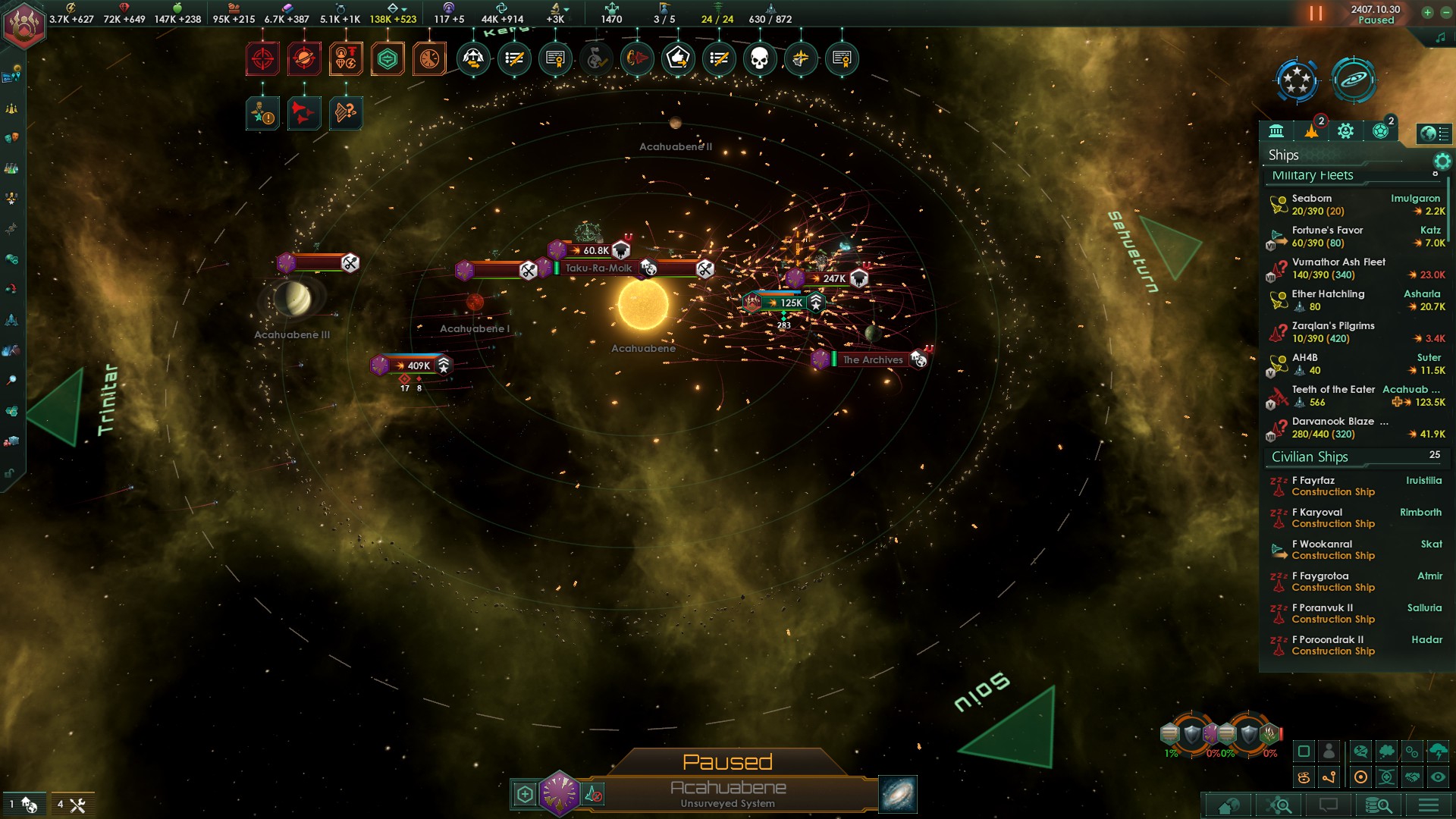Open the galactic community spiral icon

coord(1354,80)
